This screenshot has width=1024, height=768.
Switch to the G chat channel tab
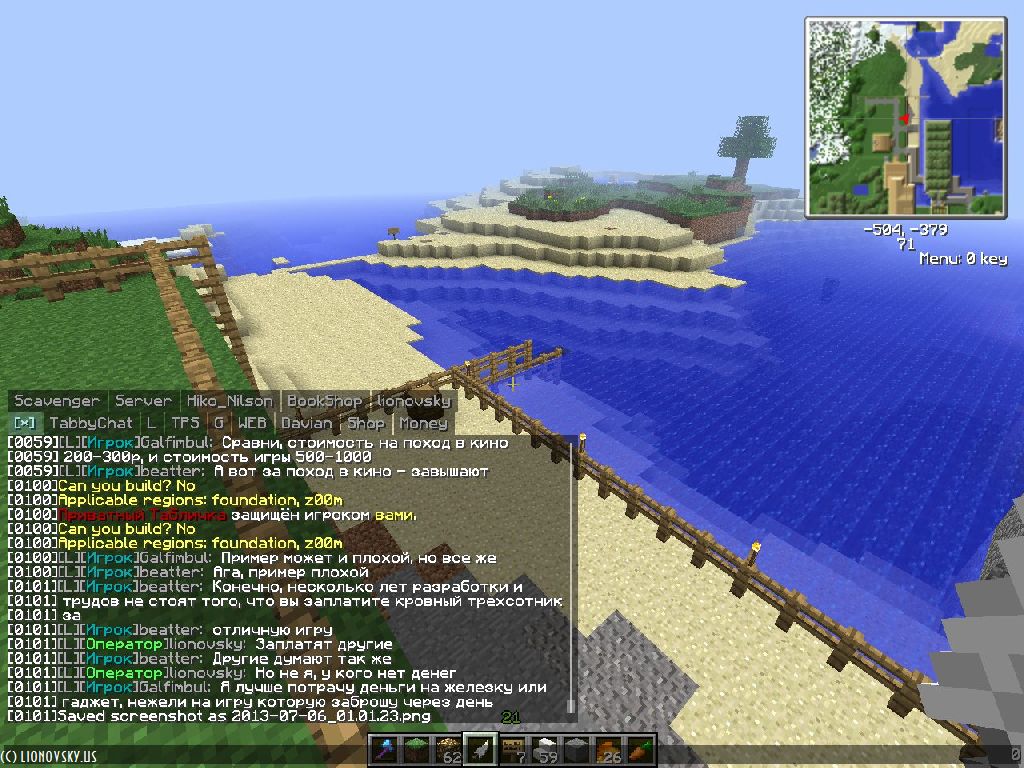coord(218,423)
